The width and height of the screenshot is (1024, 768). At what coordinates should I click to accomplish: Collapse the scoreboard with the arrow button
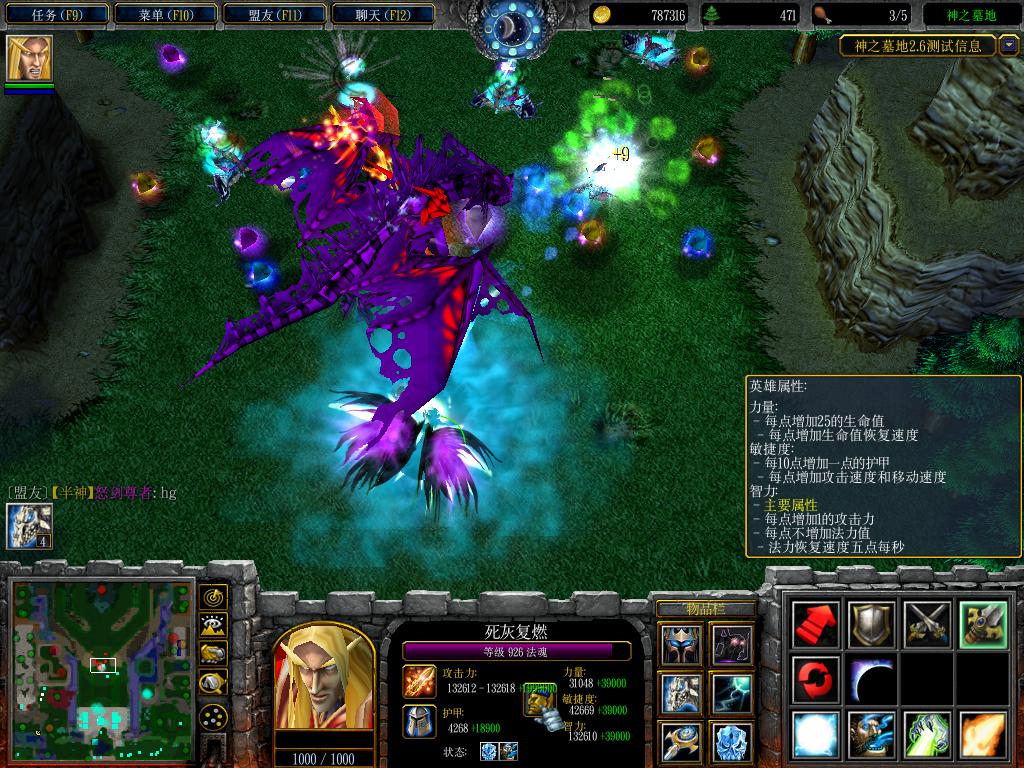coord(1007,45)
